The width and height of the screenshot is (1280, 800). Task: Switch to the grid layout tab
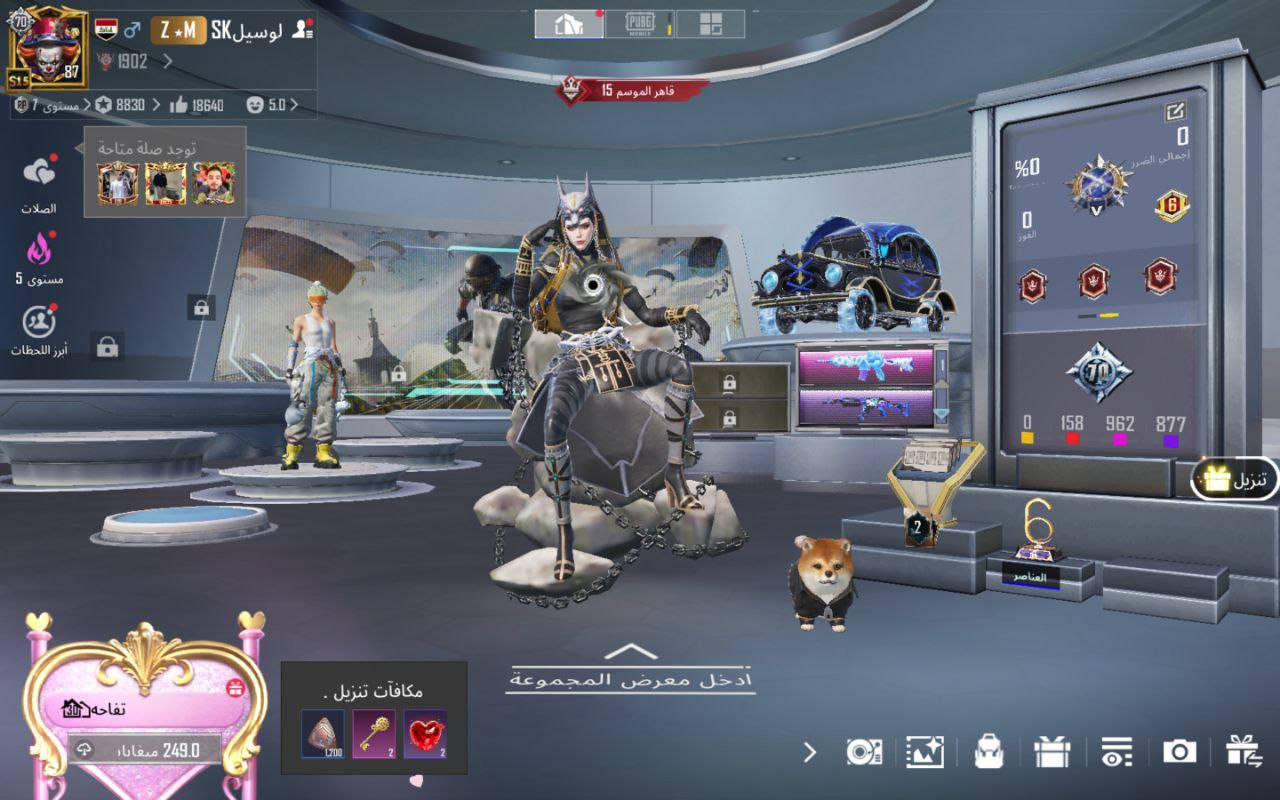tap(711, 24)
